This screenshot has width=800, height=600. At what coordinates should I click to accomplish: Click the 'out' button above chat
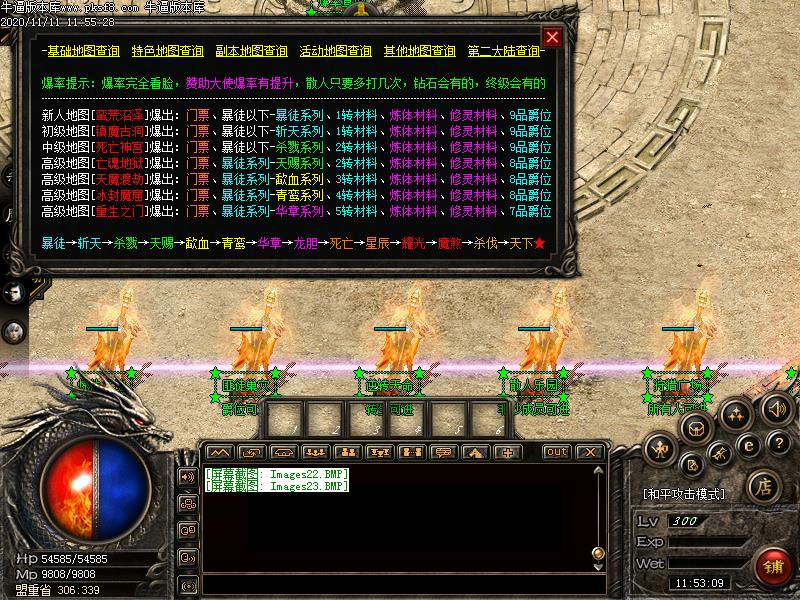[x=556, y=452]
